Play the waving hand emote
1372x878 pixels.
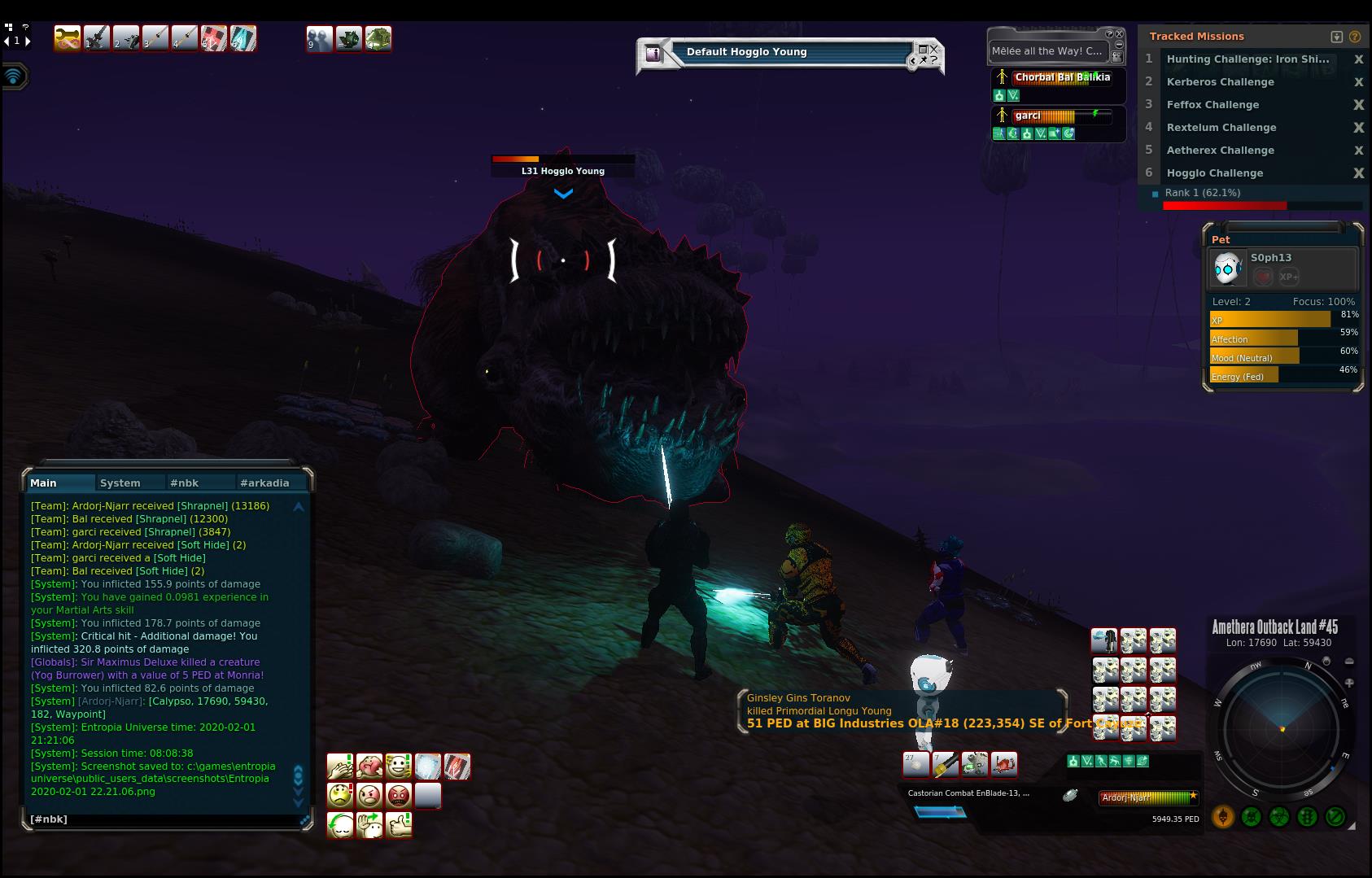click(369, 824)
